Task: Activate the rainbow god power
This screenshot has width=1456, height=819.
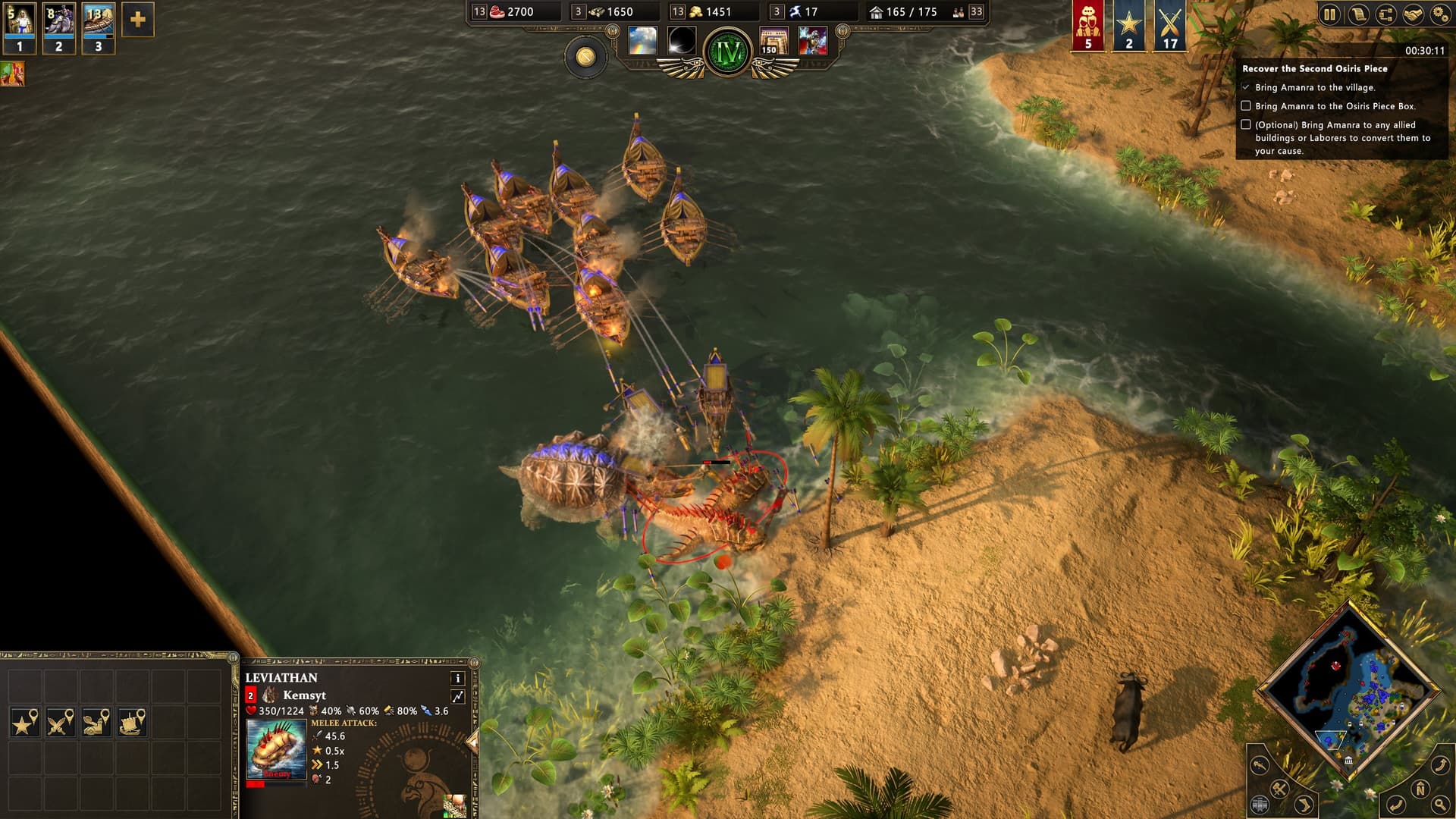Action: pyautogui.click(x=642, y=40)
